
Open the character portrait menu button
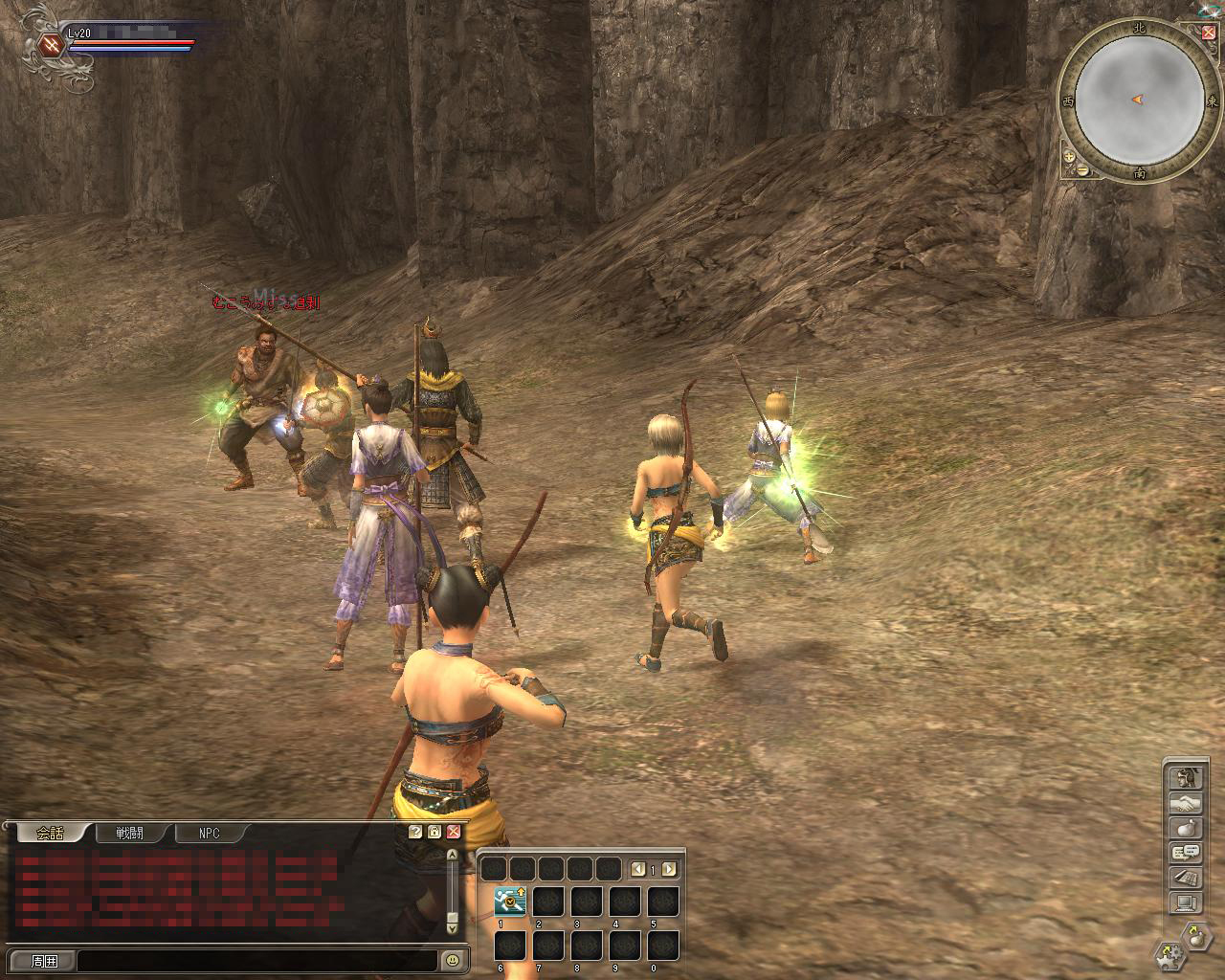(1186, 777)
